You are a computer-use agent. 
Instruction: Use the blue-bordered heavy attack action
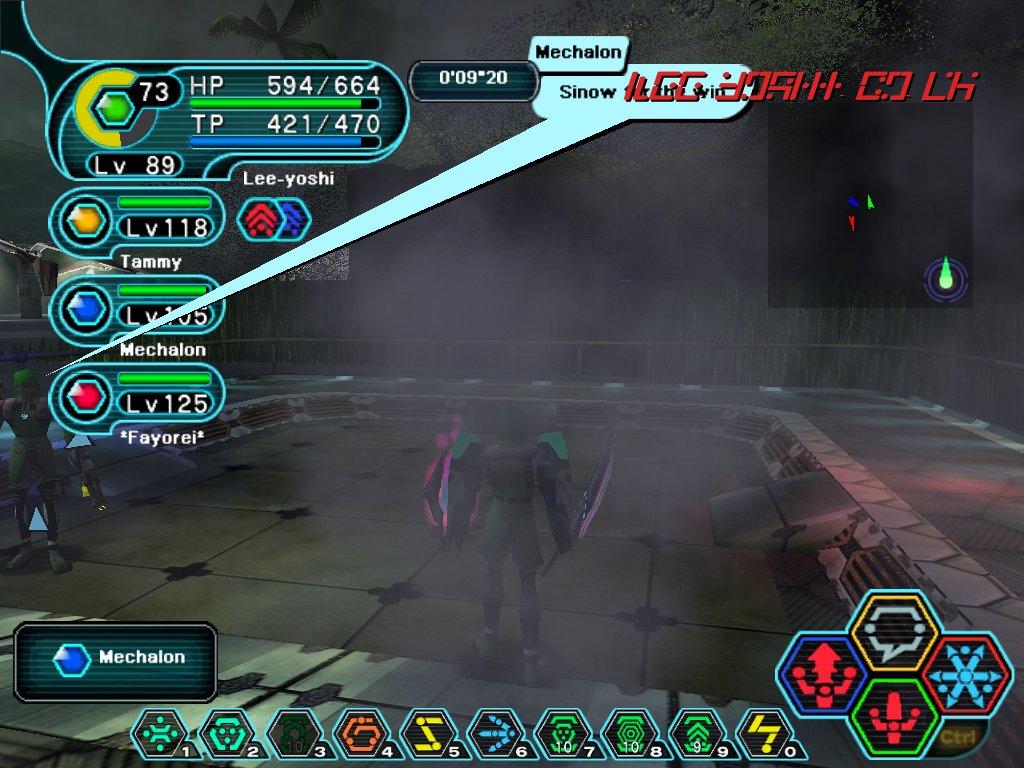824,672
